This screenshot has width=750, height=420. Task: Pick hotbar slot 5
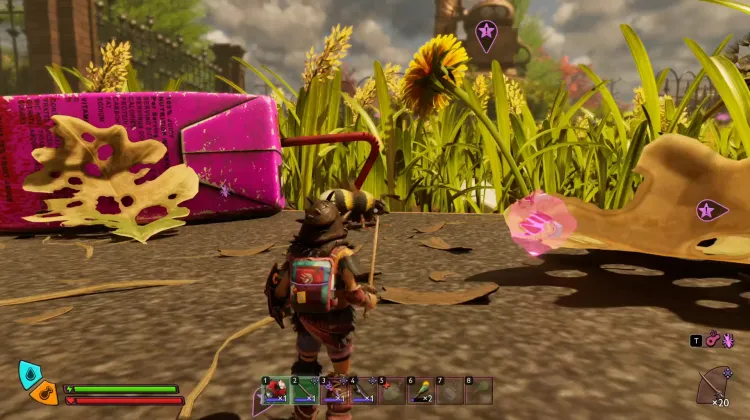pyautogui.click(x=391, y=390)
